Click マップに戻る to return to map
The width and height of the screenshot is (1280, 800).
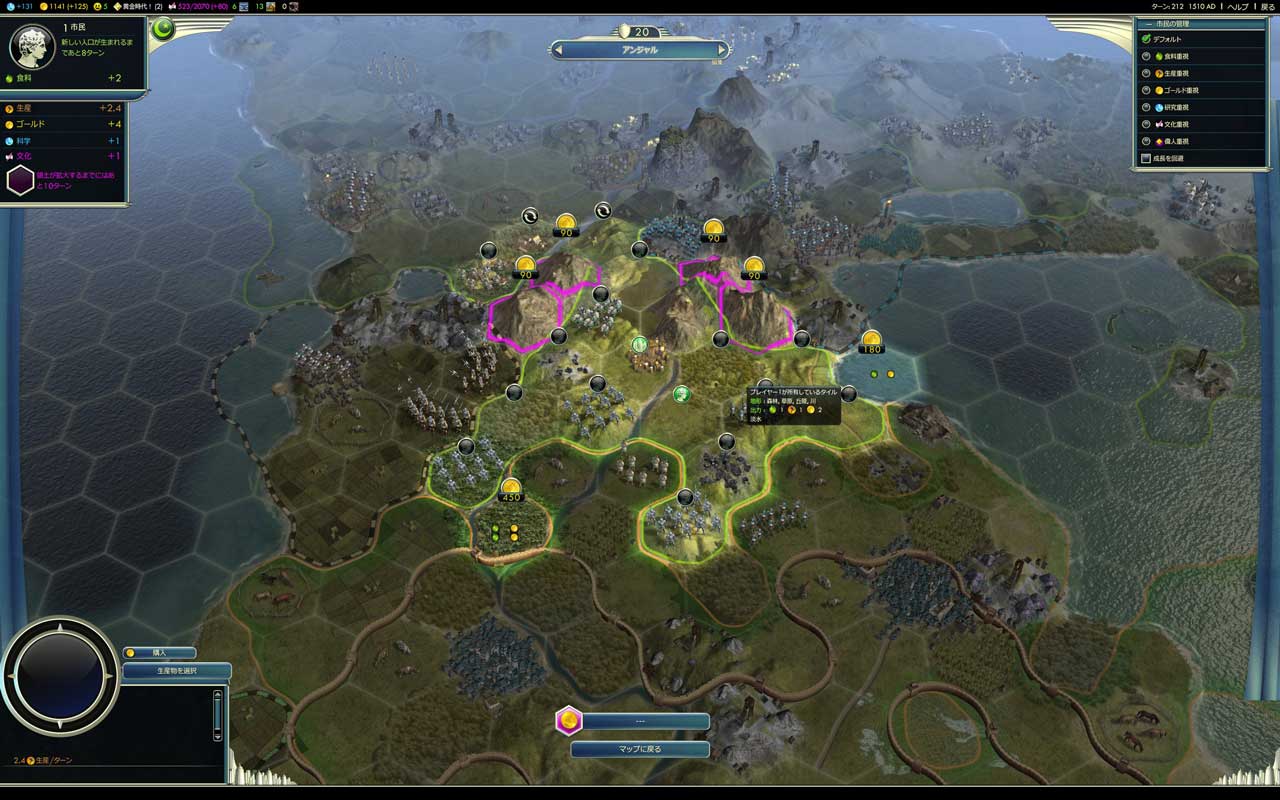click(x=640, y=749)
